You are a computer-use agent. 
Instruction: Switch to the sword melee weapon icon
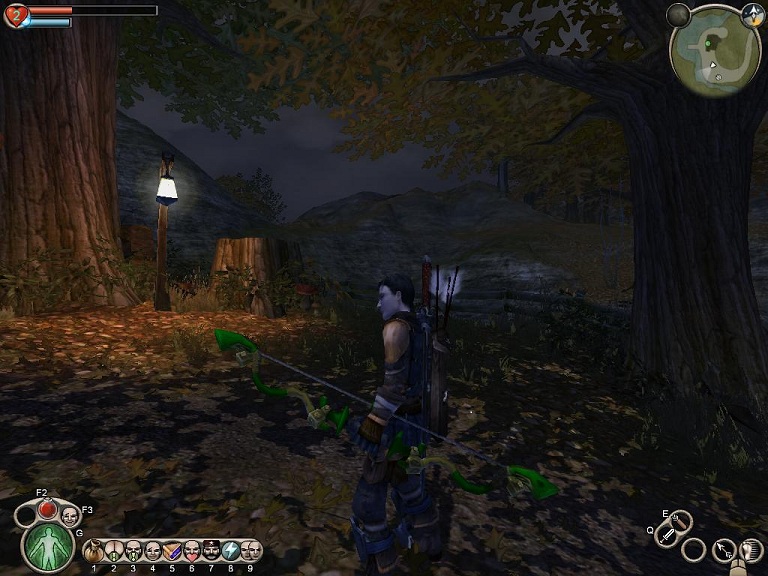[668, 536]
